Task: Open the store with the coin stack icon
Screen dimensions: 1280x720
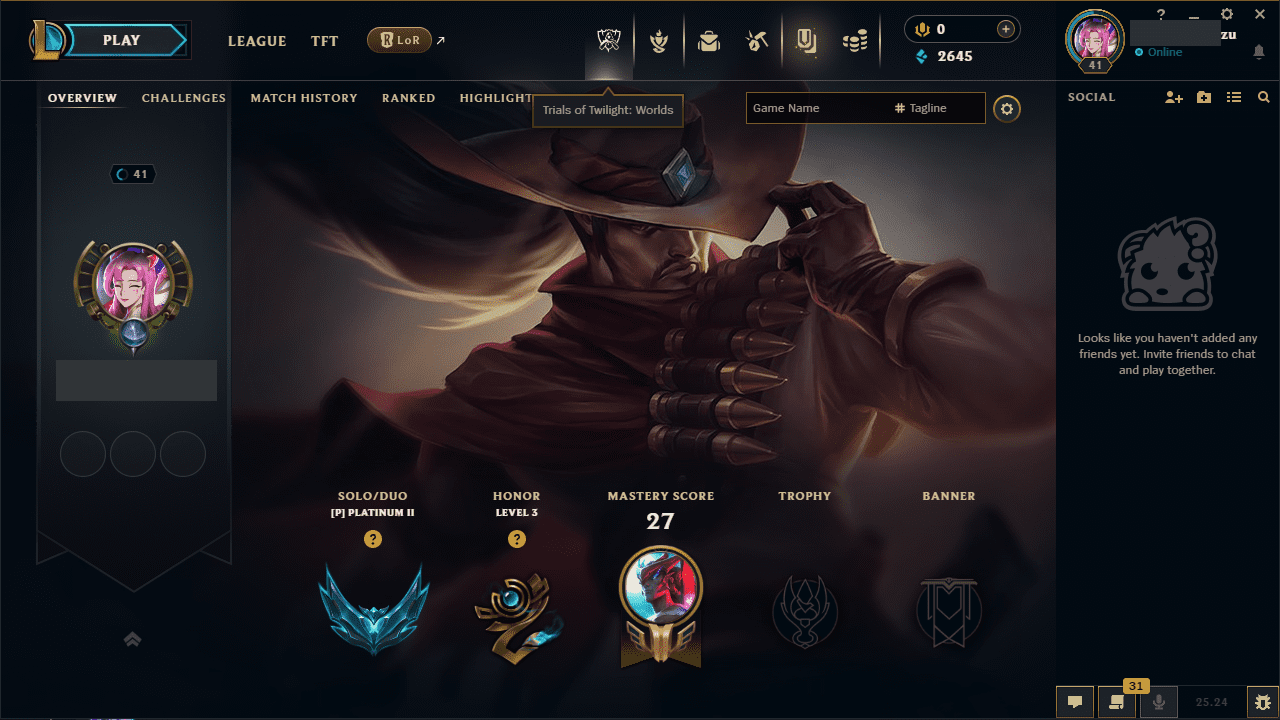Action: click(x=855, y=40)
